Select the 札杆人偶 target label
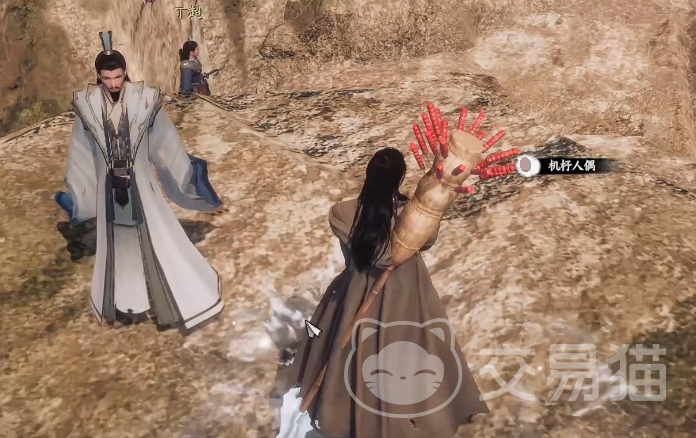The height and width of the screenshot is (438, 696). tap(570, 166)
